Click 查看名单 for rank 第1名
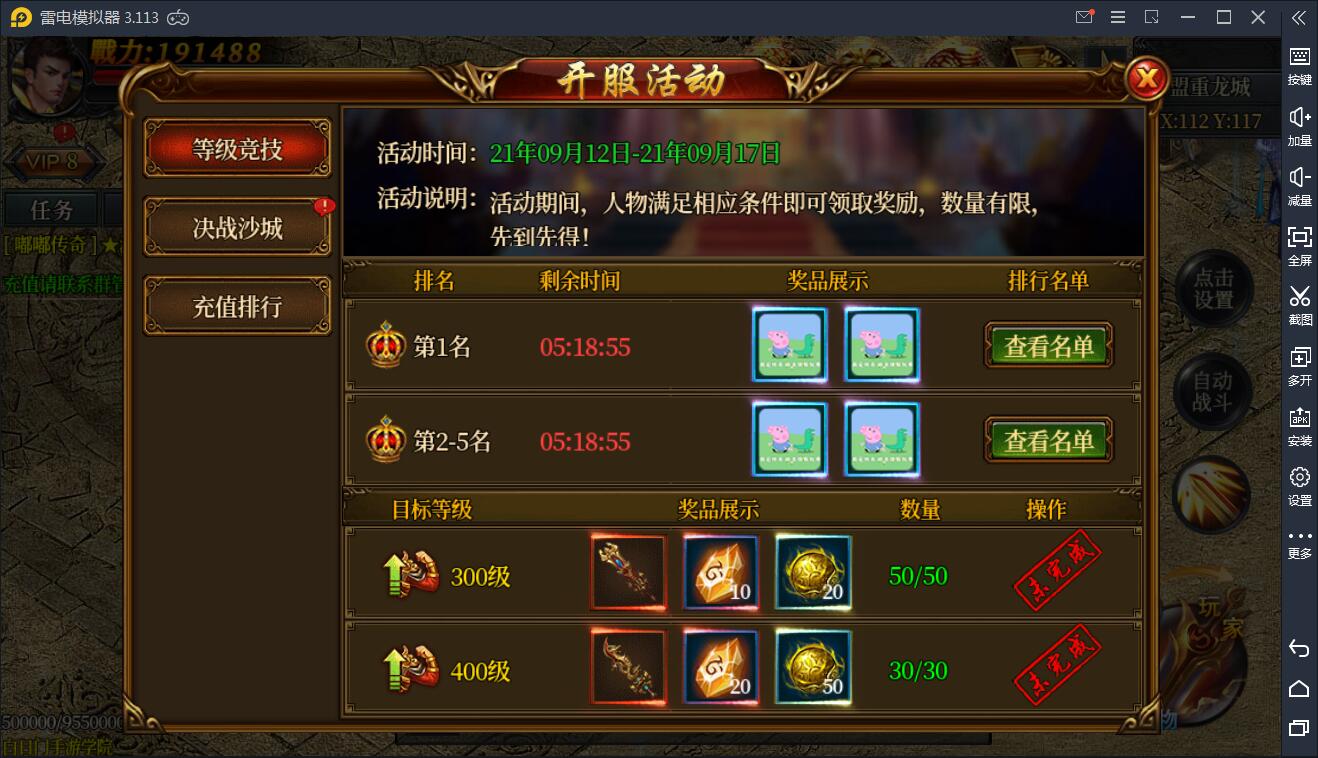Screen dimensions: 1318x758 coord(1048,345)
